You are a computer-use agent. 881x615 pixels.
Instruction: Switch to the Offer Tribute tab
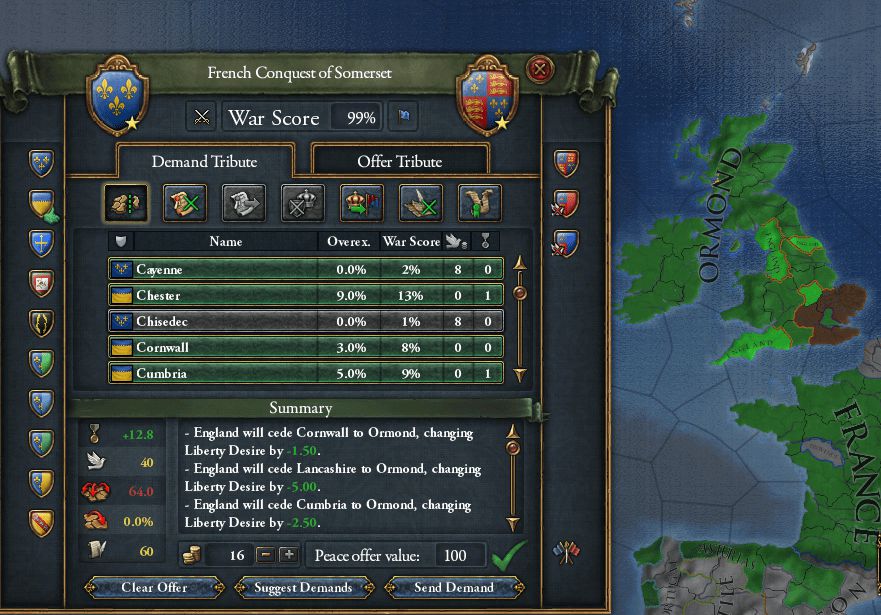399,161
